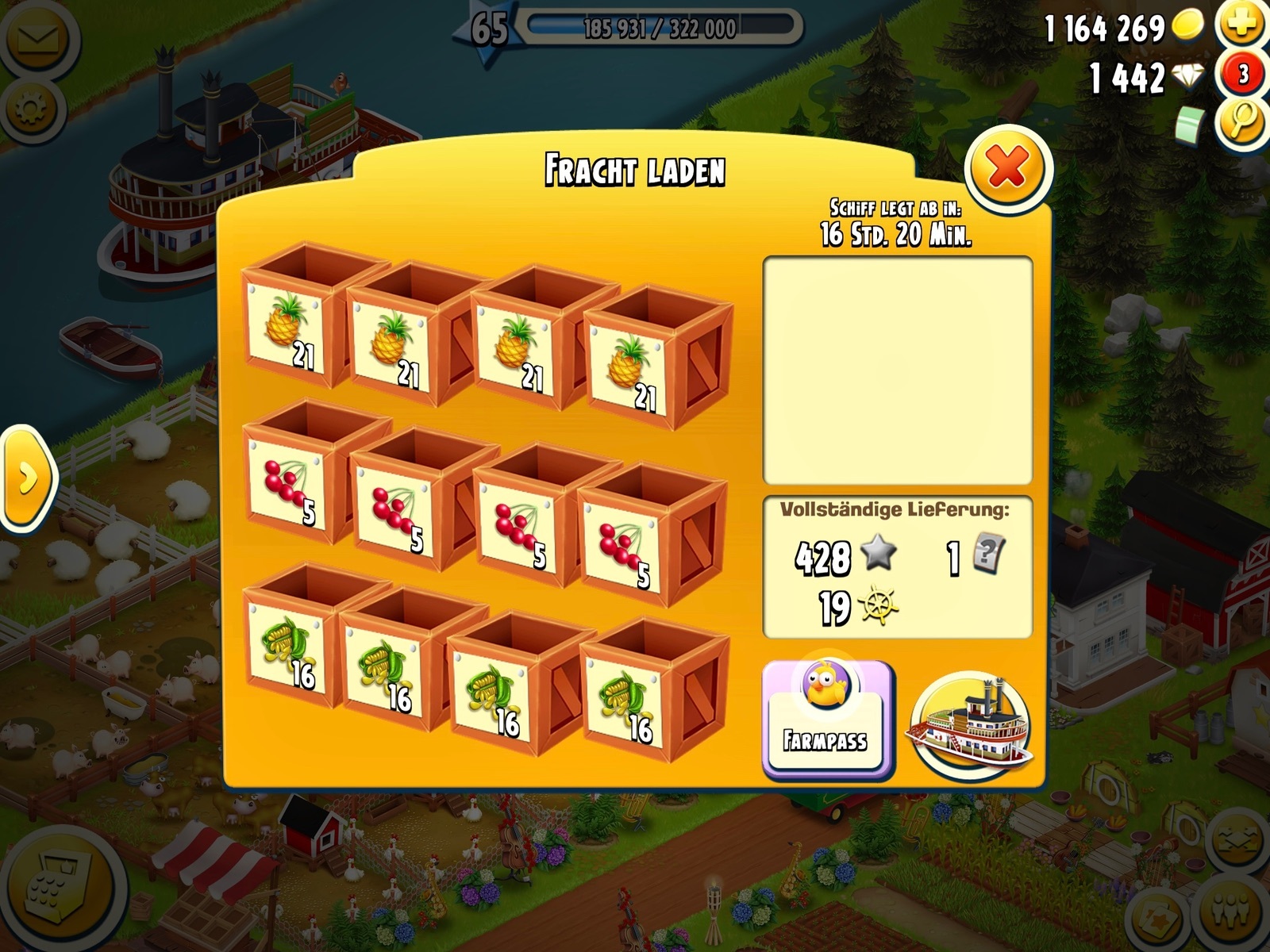Open the mailbox envelope icon

[36, 40]
